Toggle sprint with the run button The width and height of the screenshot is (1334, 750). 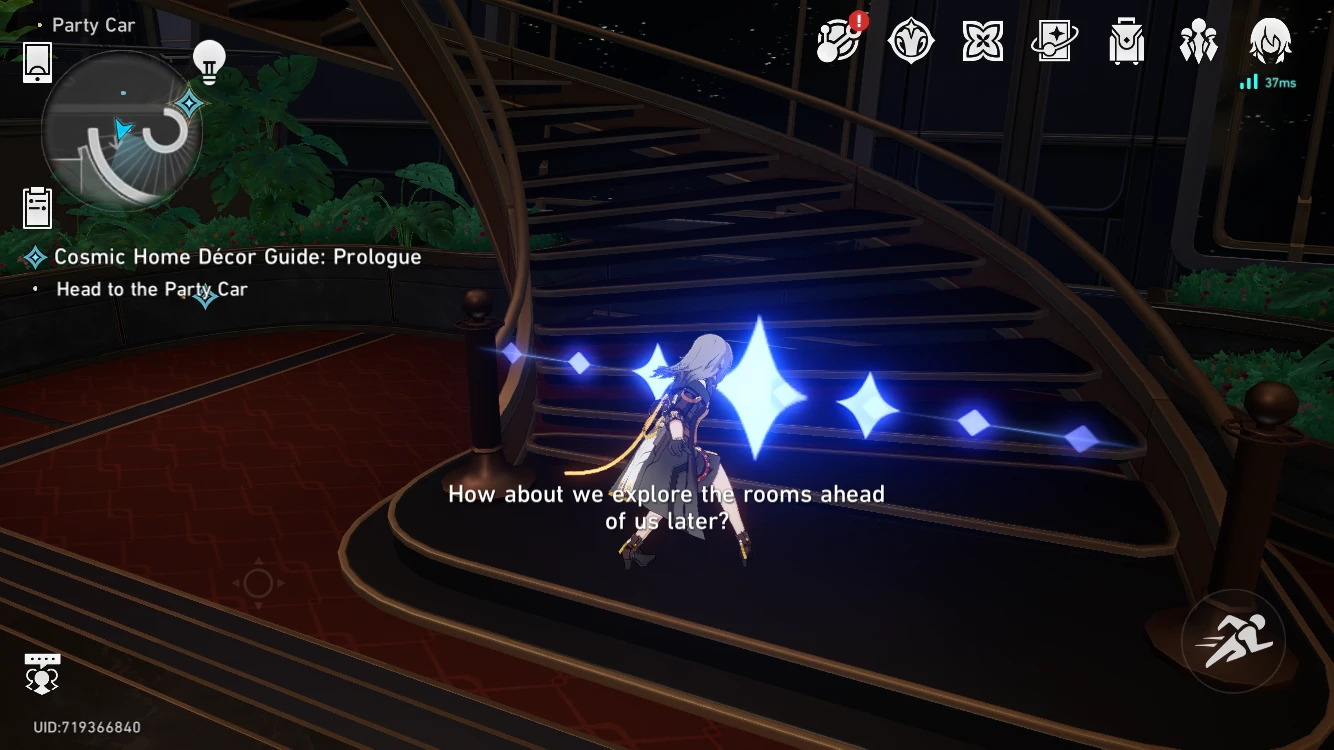(x=1233, y=640)
